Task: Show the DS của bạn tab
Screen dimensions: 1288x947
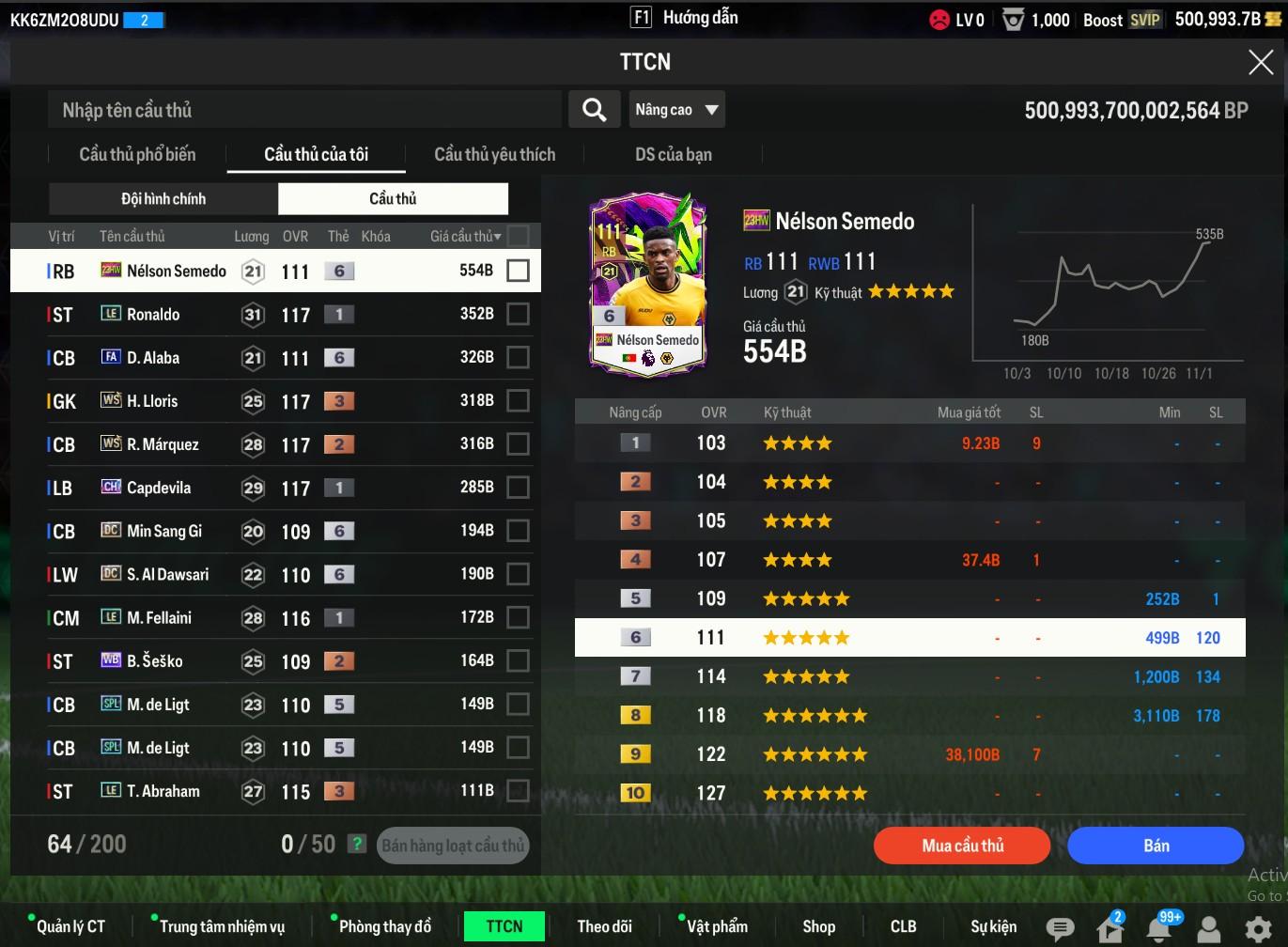Action: point(673,154)
